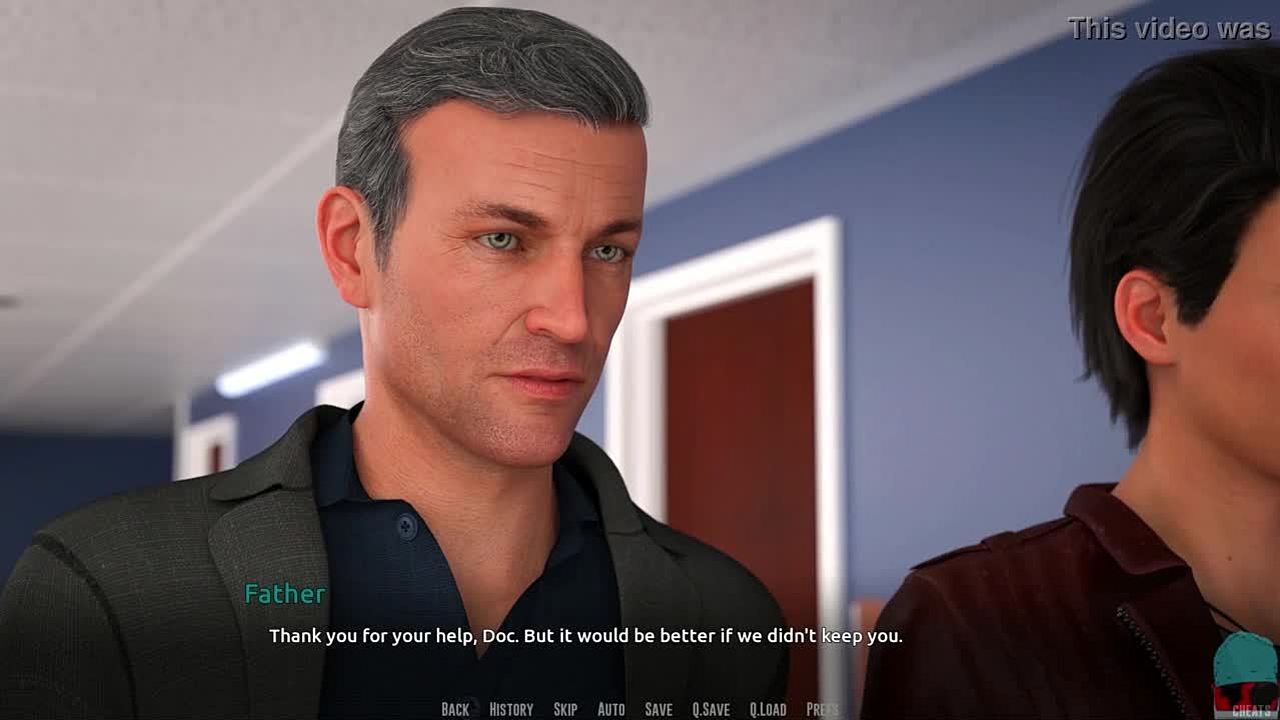The height and width of the screenshot is (720, 1280).
Task: Toggle Auto-advance dialogue
Action: coord(611,709)
